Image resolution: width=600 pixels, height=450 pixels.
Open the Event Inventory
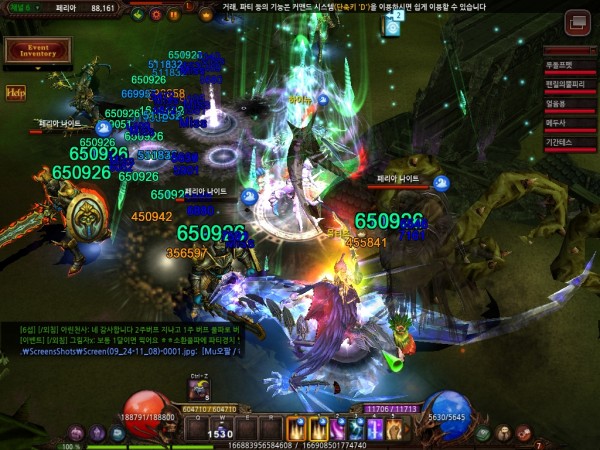[37, 50]
